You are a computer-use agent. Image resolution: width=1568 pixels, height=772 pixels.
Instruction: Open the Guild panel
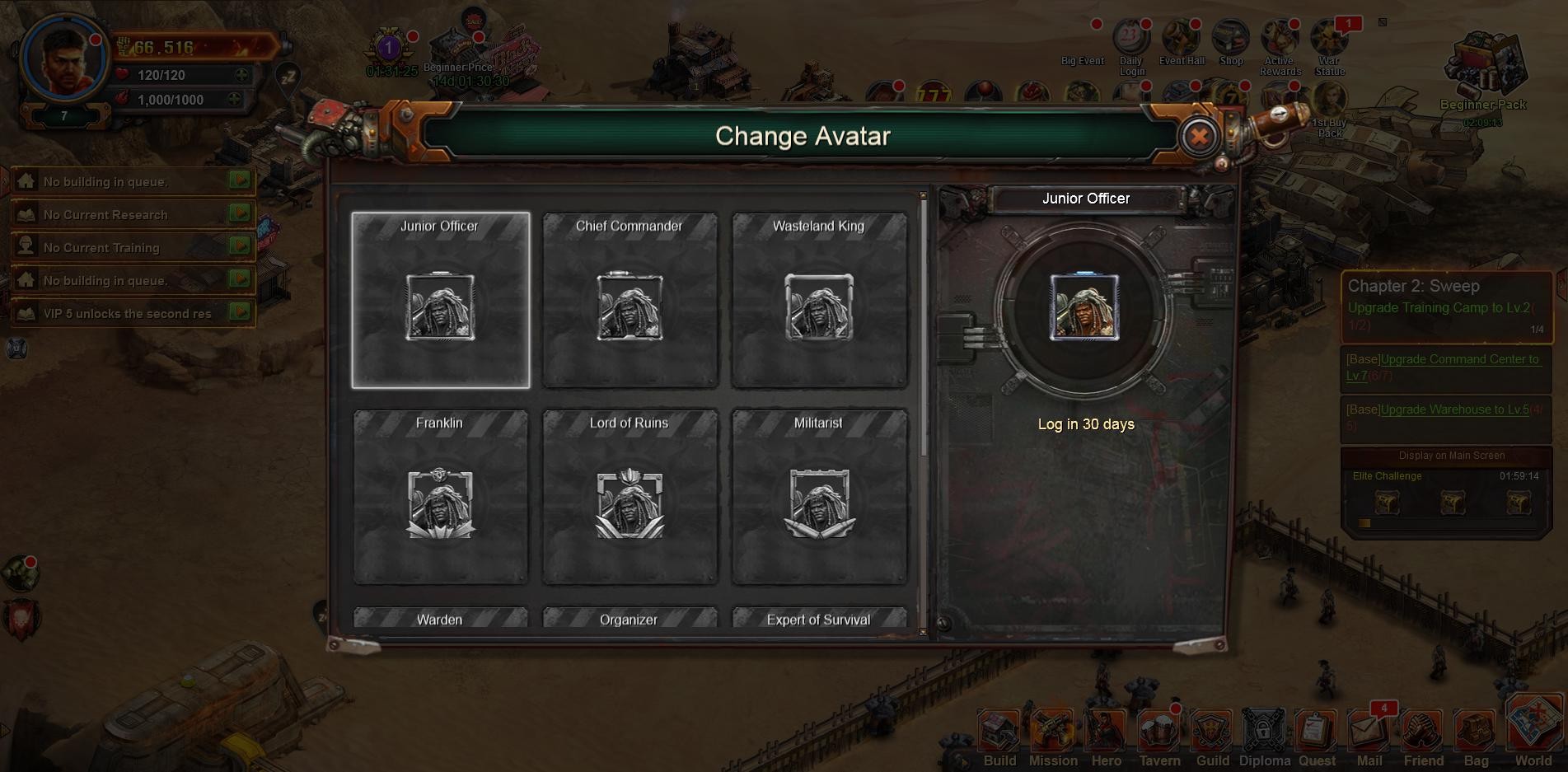1212,735
